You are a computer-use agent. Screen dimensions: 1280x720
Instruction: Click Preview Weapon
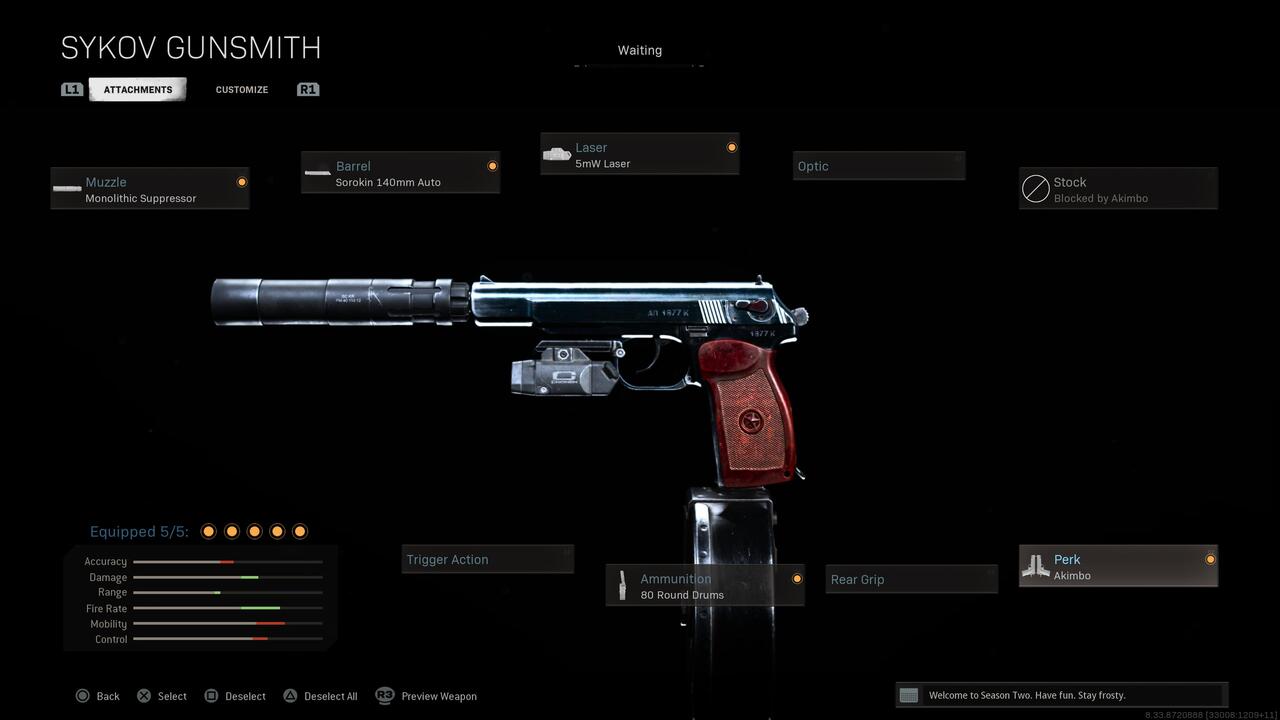(x=427, y=696)
